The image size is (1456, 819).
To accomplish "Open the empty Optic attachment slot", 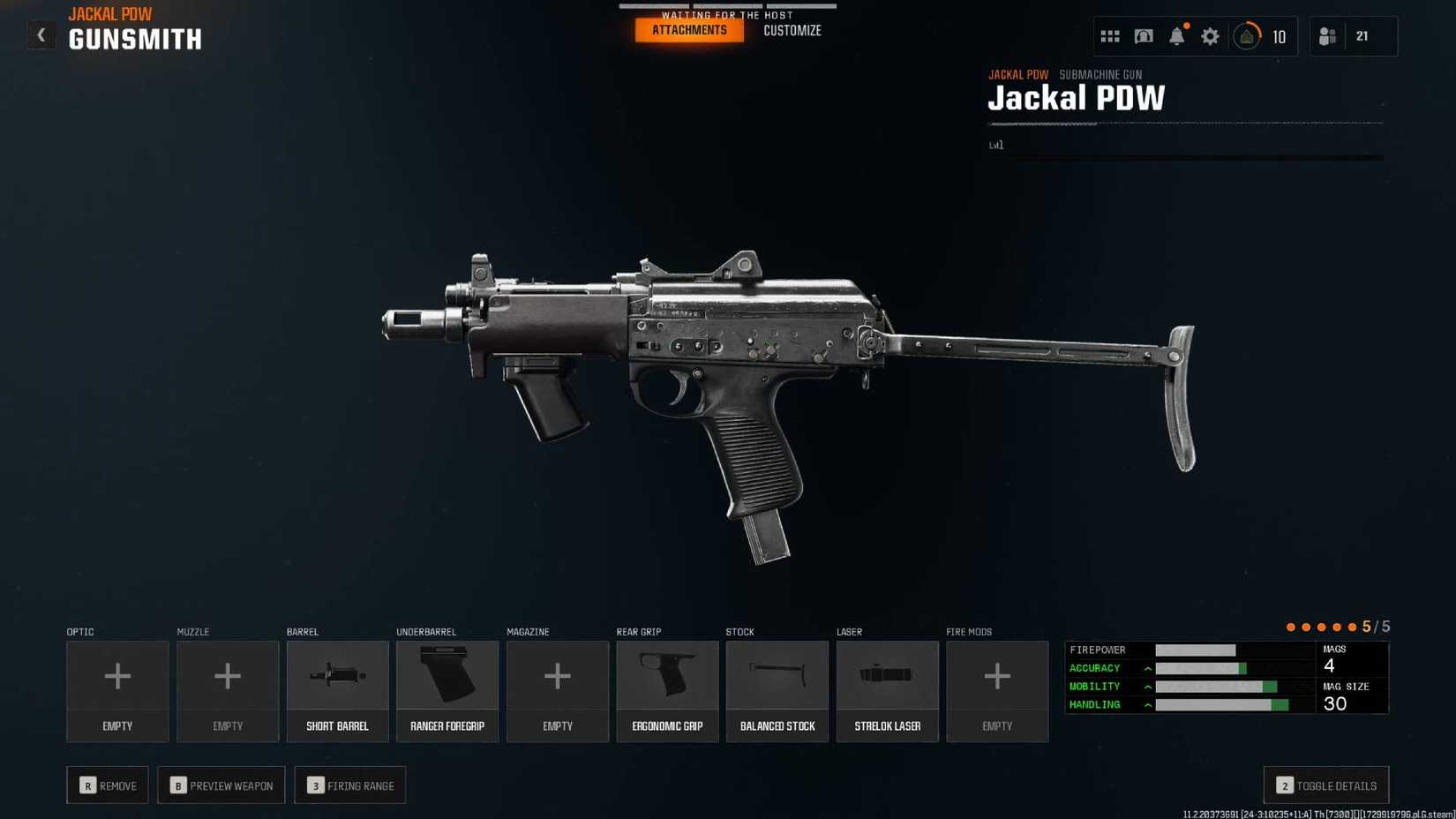I will (x=117, y=691).
